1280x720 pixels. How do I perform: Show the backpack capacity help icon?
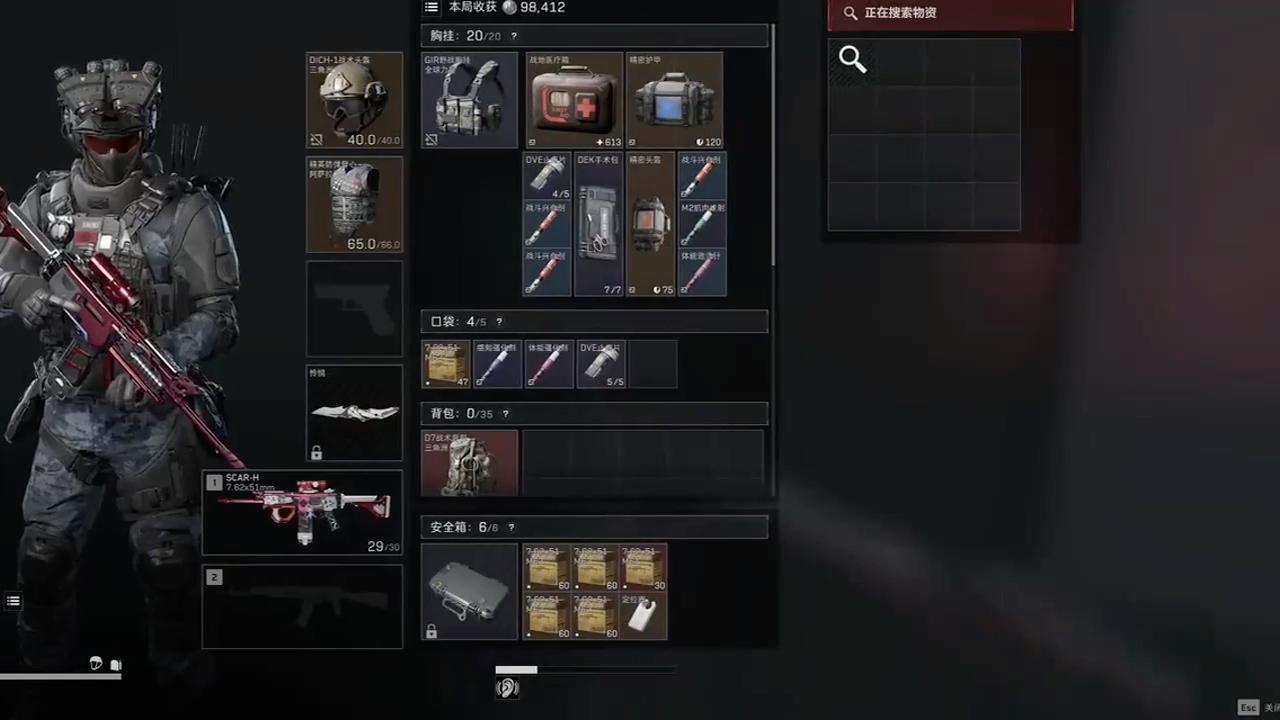[505, 414]
